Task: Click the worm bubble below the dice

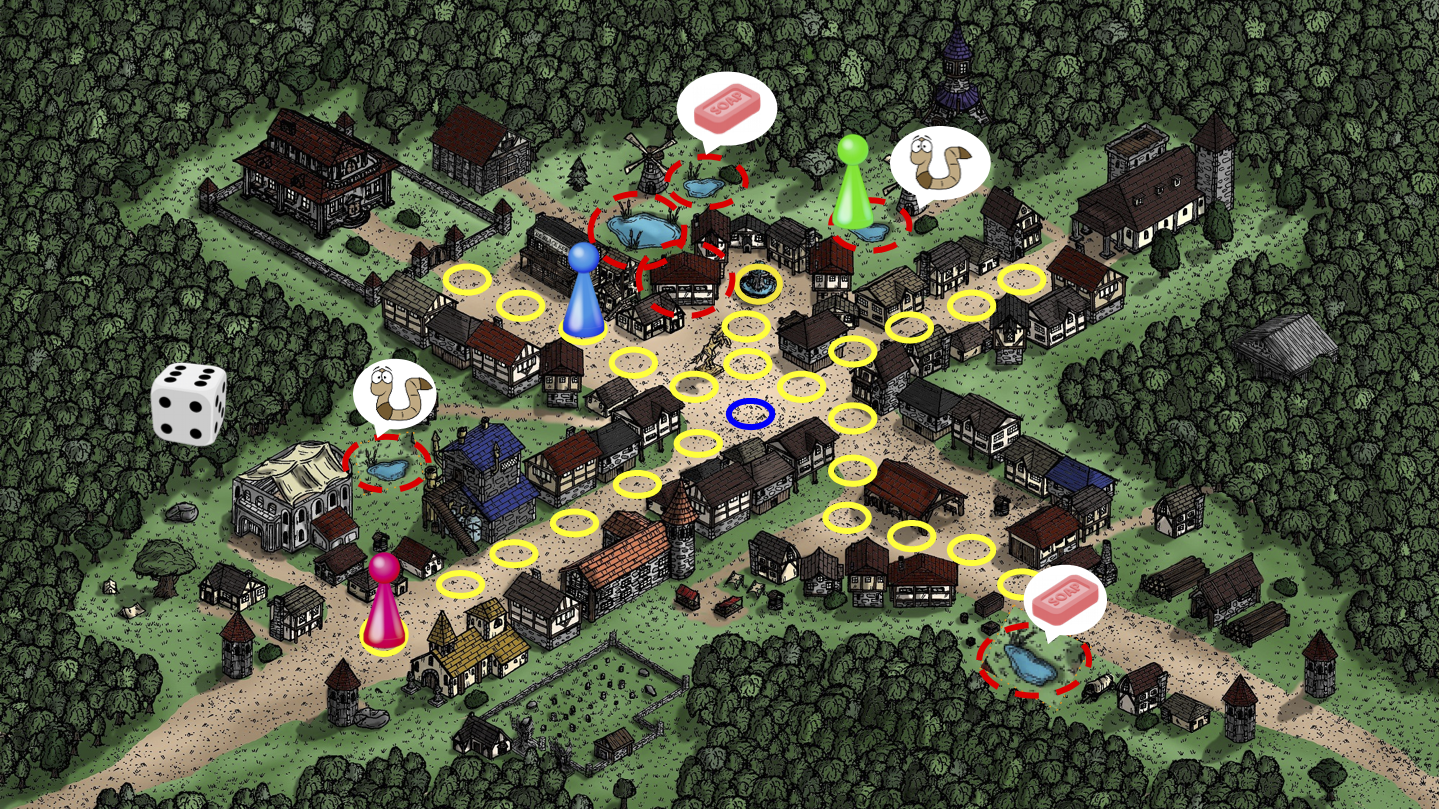Action: point(394,393)
